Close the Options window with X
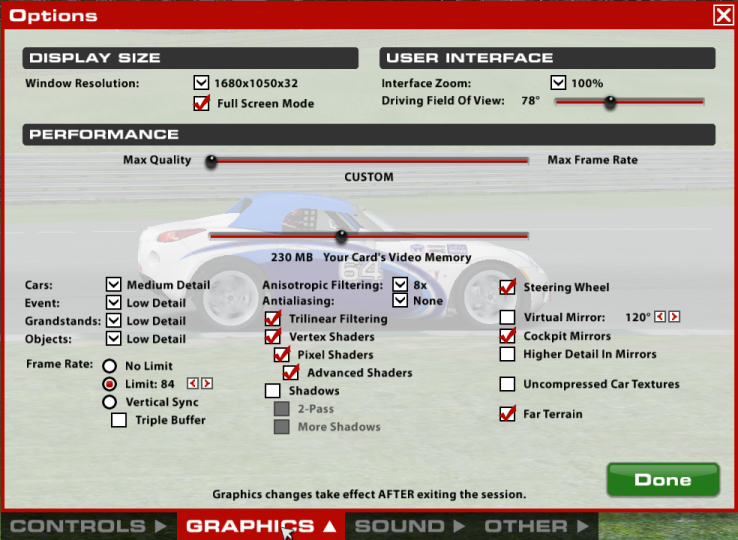The height and width of the screenshot is (540, 738). tap(722, 15)
